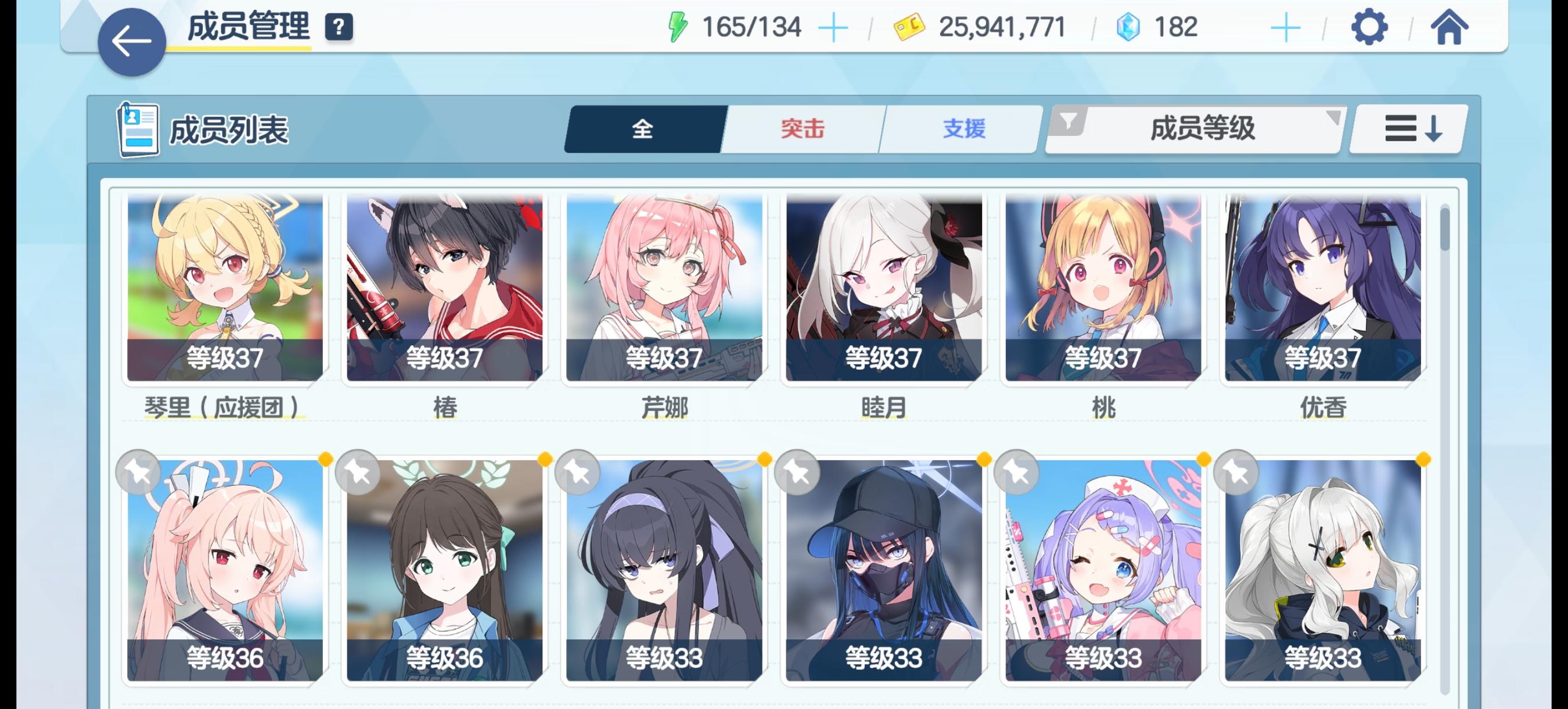Open the help question mark next to 成员管理

(339, 26)
